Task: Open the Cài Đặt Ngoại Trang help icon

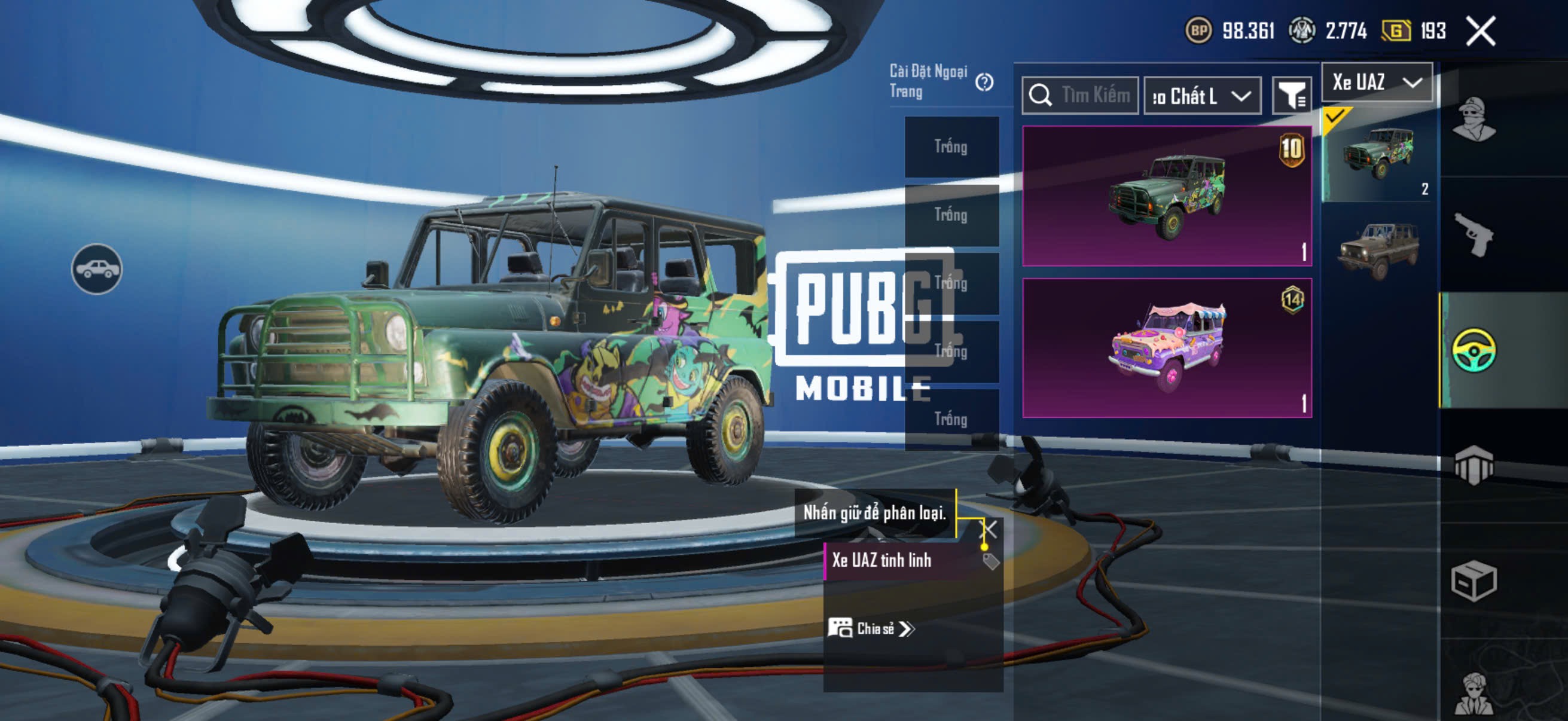Action: [984, 82]
